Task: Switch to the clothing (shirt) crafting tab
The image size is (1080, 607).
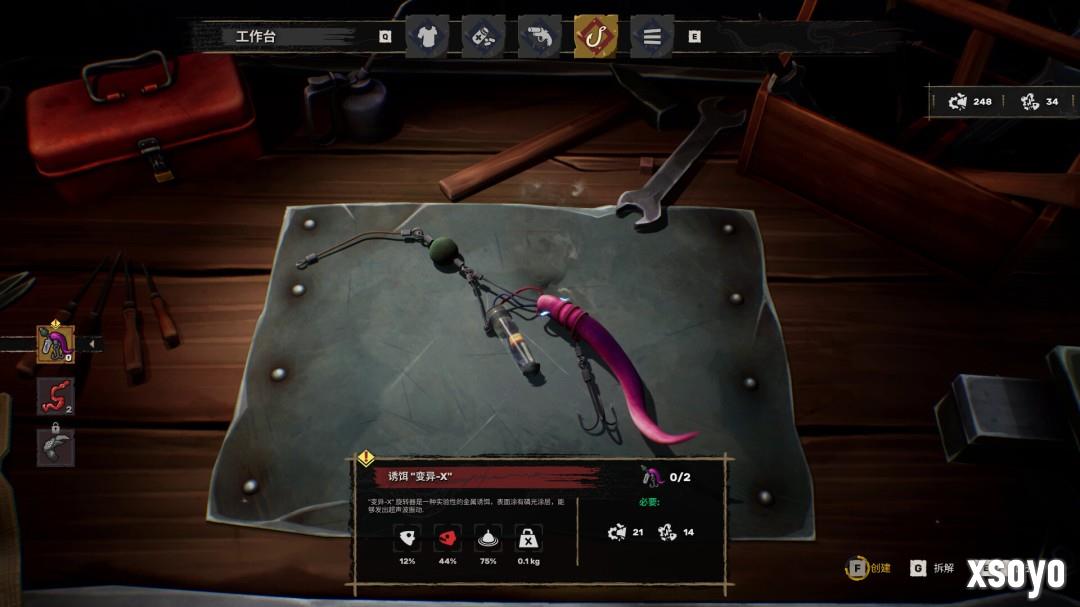Action: [427, 37]
